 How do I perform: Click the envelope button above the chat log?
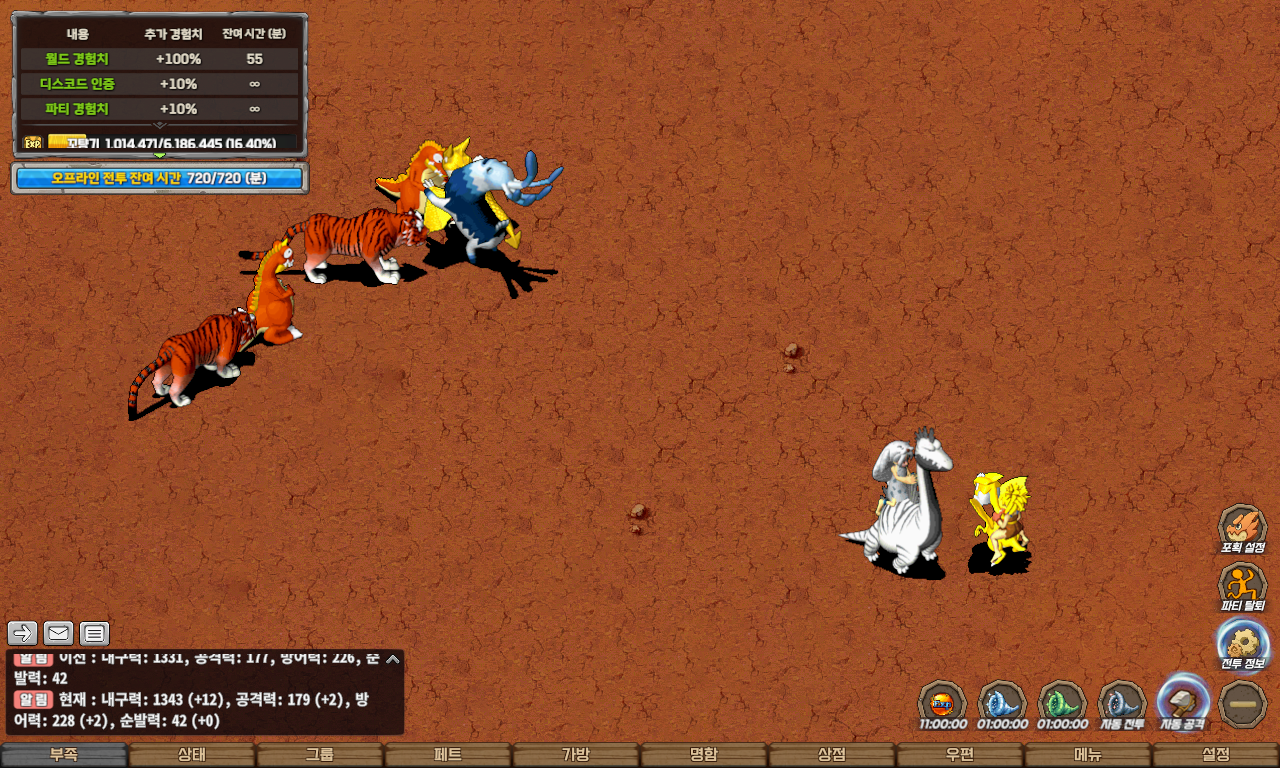59,633
